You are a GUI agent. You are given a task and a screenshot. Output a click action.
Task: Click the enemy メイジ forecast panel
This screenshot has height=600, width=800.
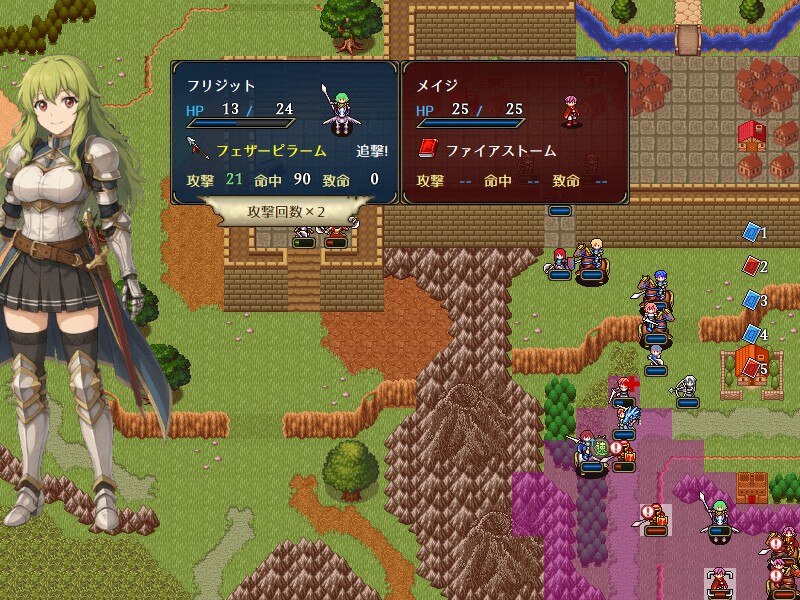515,132
